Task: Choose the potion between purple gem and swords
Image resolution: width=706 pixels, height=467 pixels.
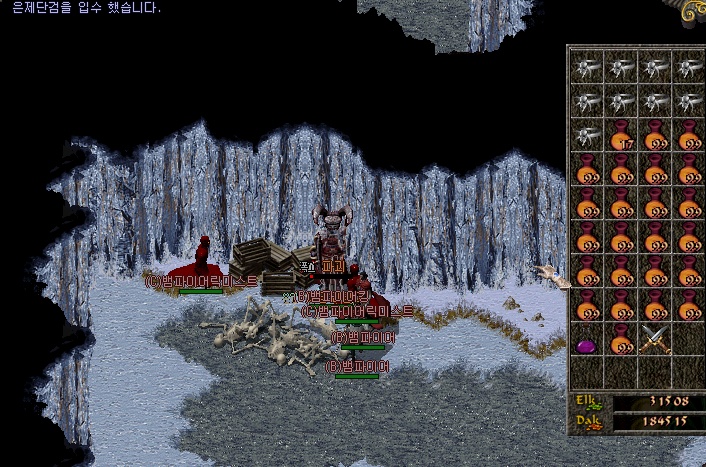Action: point(621,340)
